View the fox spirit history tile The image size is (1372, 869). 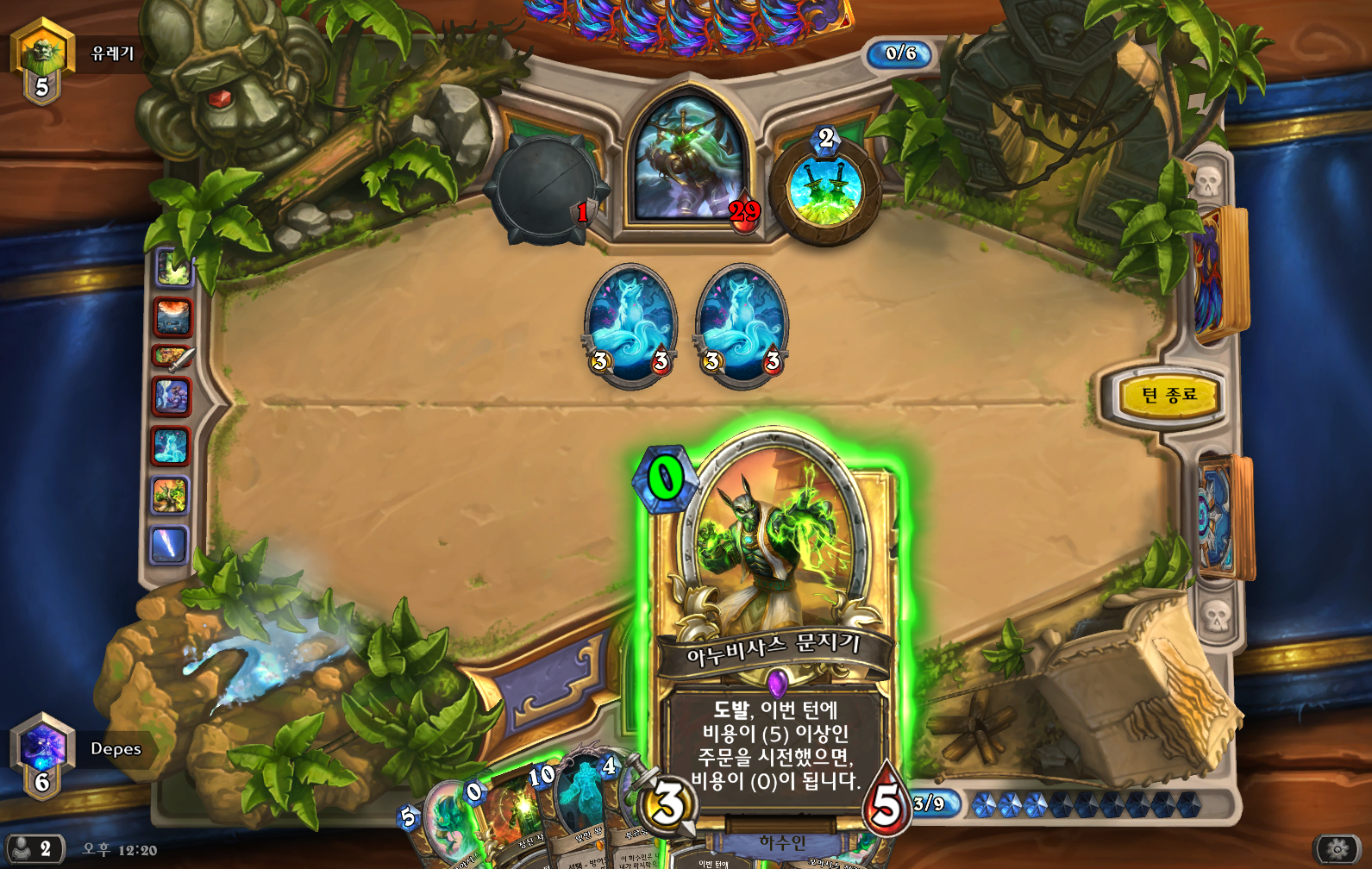click(x=171, y=446)
